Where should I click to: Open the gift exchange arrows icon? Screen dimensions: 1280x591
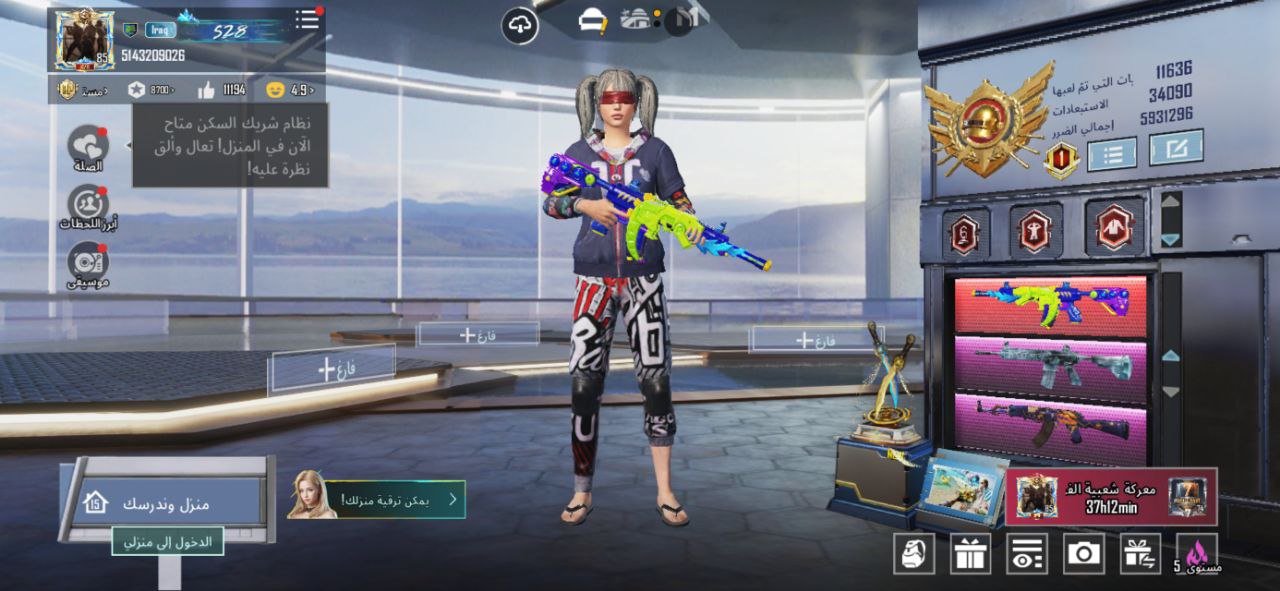point(1140,553)
